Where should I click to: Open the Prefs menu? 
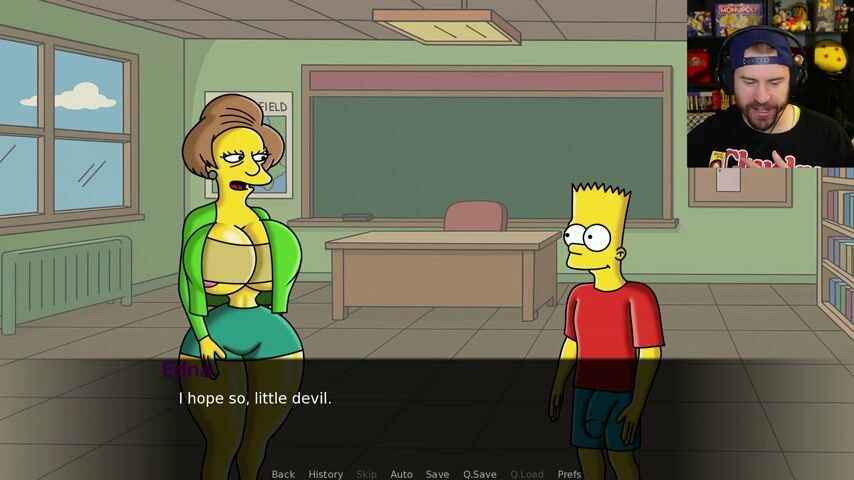(569, 474)
